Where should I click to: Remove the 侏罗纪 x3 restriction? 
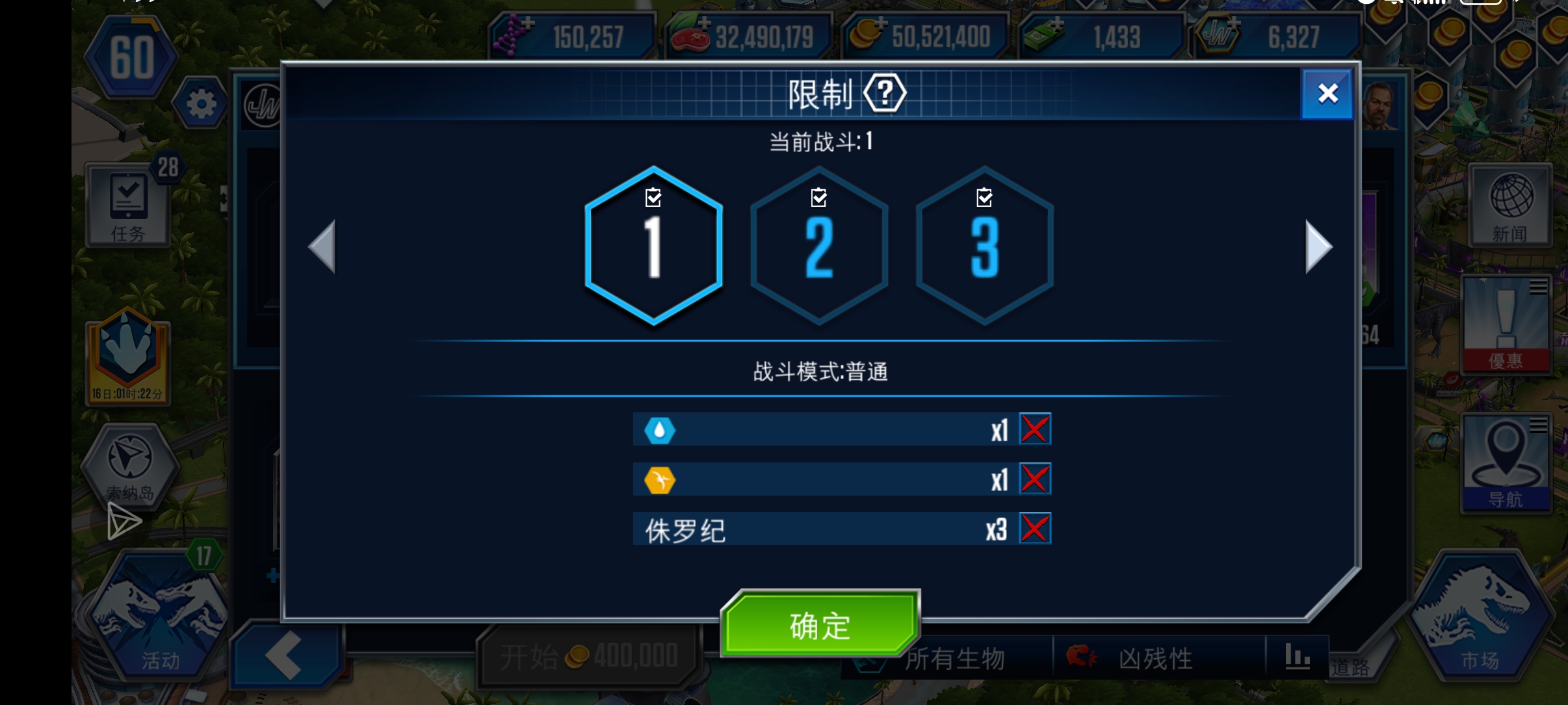[x=1035, y=528]
